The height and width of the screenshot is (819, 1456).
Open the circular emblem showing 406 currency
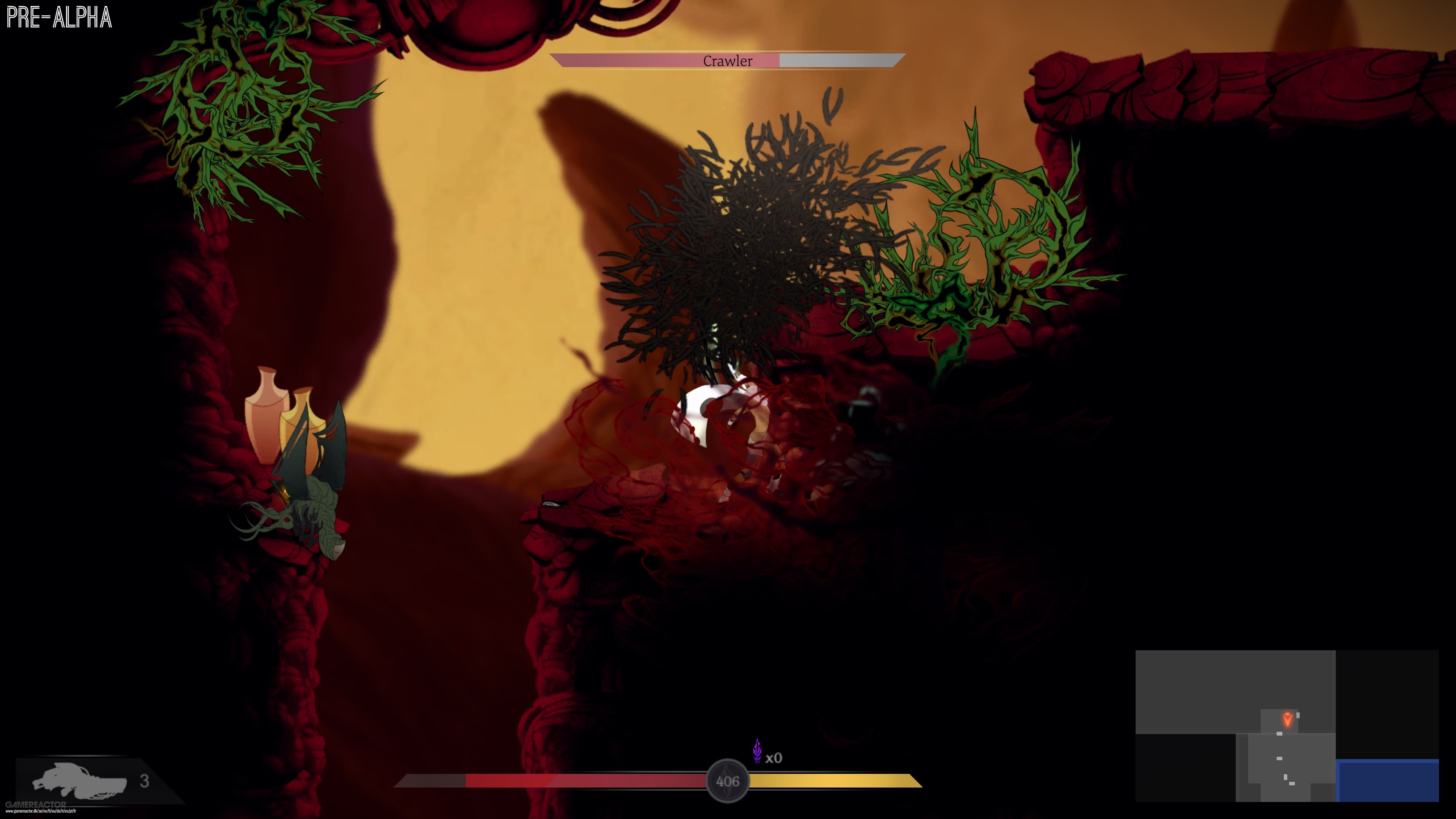coord(728,781)
